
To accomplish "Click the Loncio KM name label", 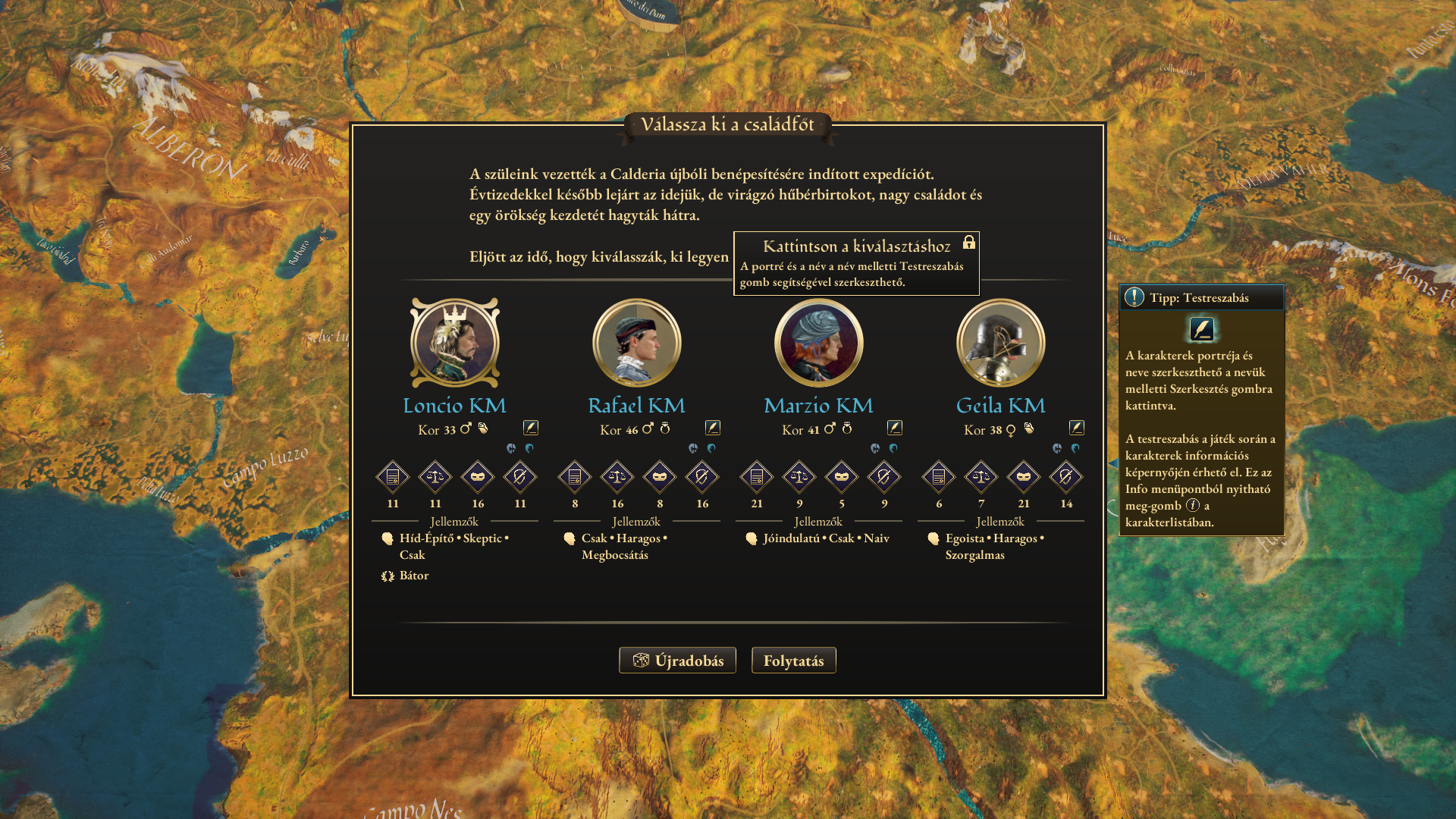I will pyautogui.click(x=454, y=406).
